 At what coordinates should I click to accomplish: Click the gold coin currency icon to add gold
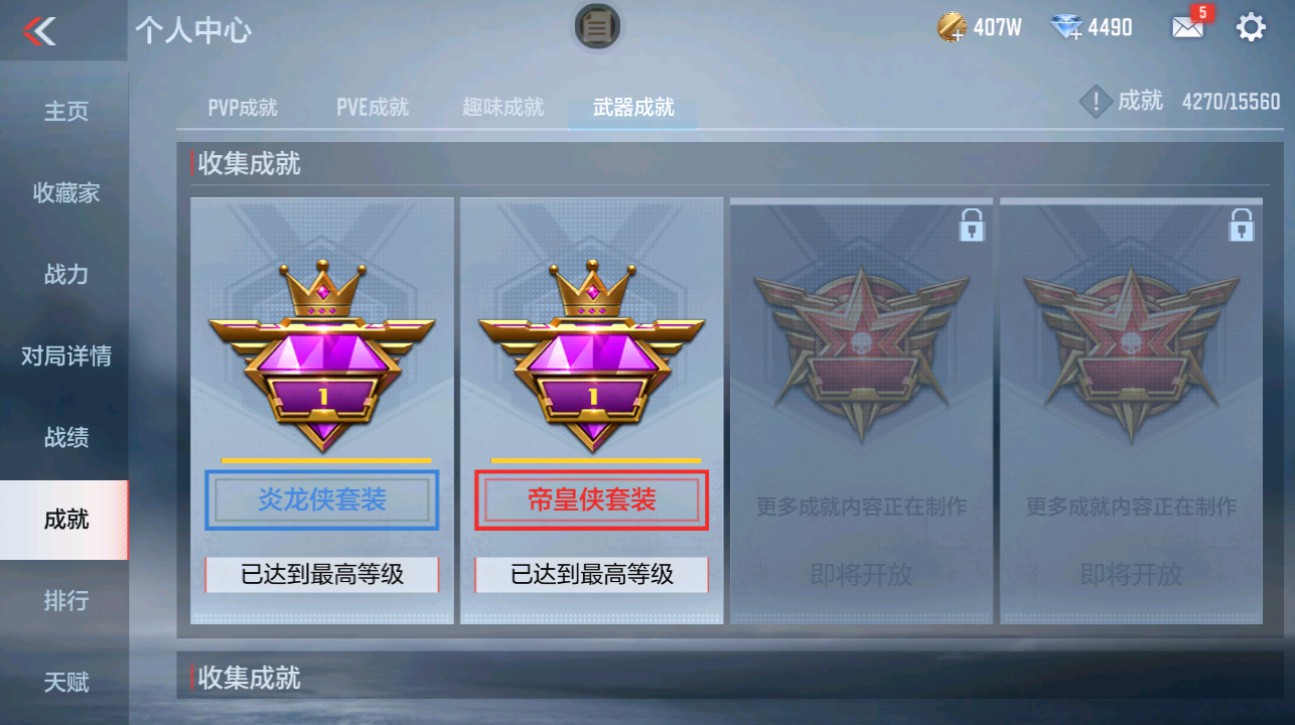950,27
